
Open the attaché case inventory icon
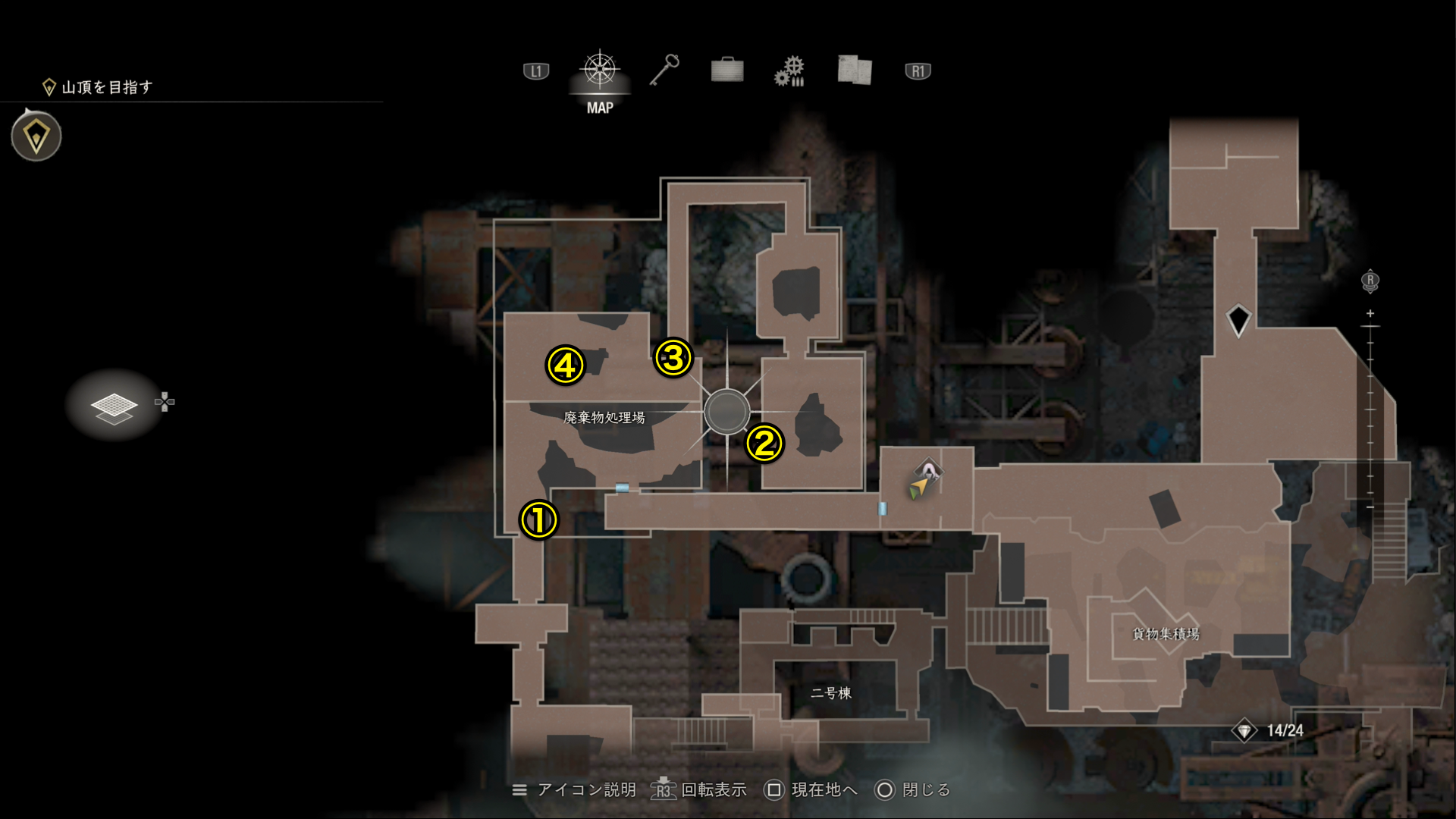(x=726, y=71)
